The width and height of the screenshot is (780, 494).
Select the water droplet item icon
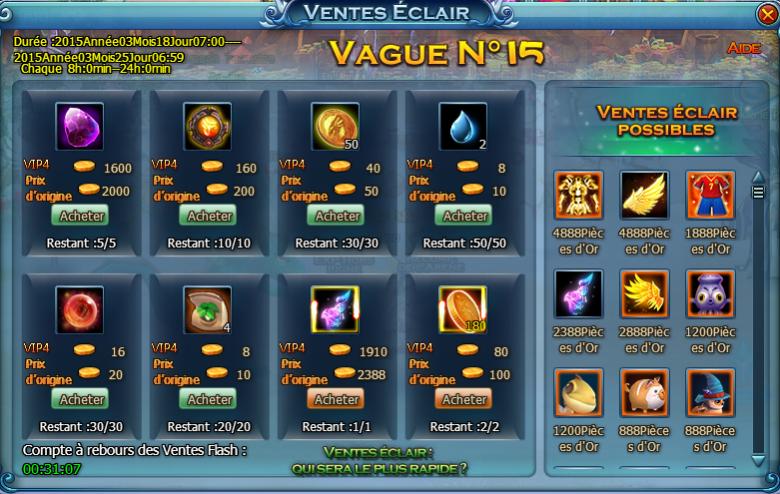(x=463, y=127)
